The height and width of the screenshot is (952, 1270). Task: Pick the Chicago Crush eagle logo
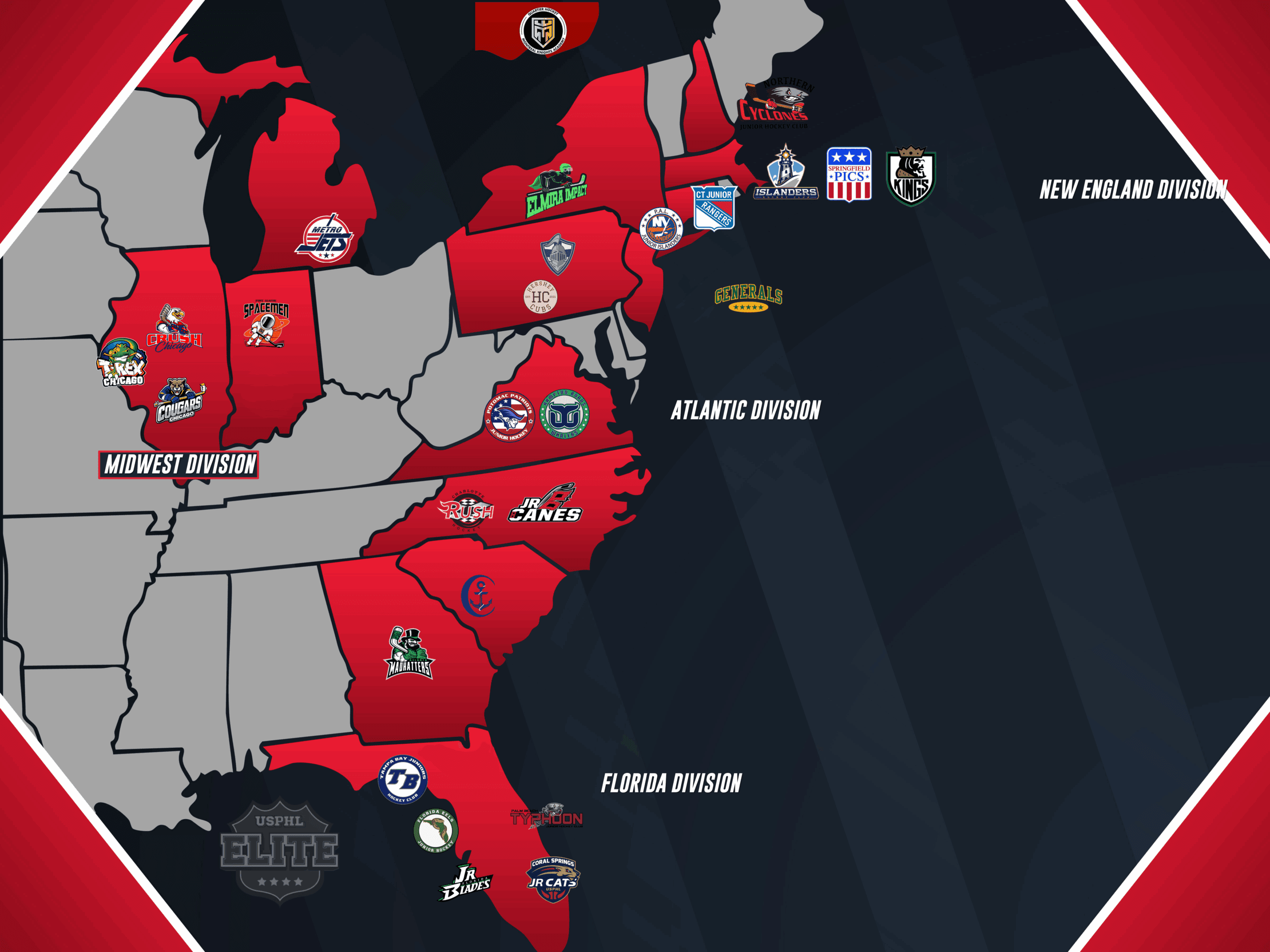click(x=174, y=329)
